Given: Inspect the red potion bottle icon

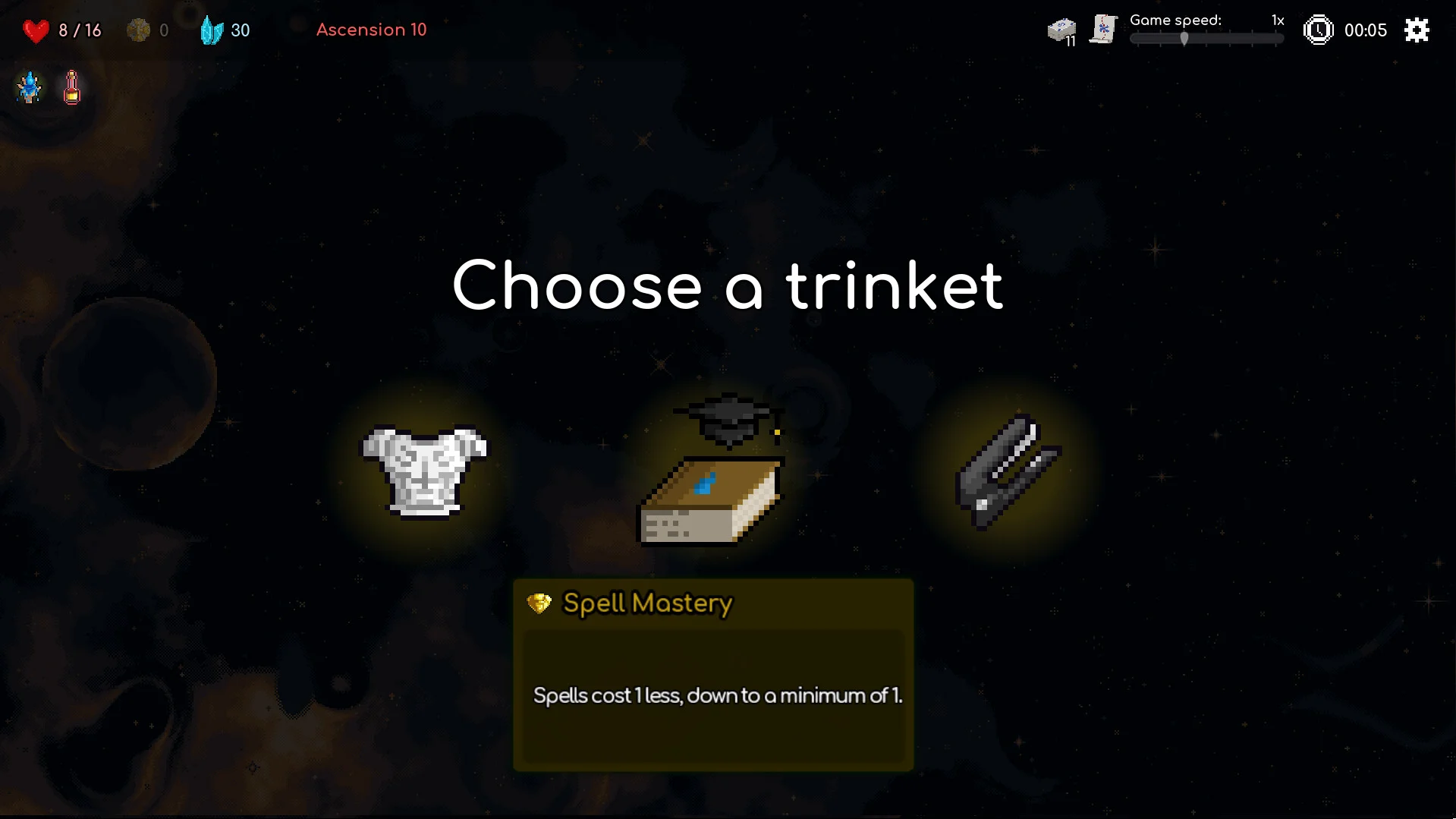Looking at the screenshot, I should click(72, 87).
